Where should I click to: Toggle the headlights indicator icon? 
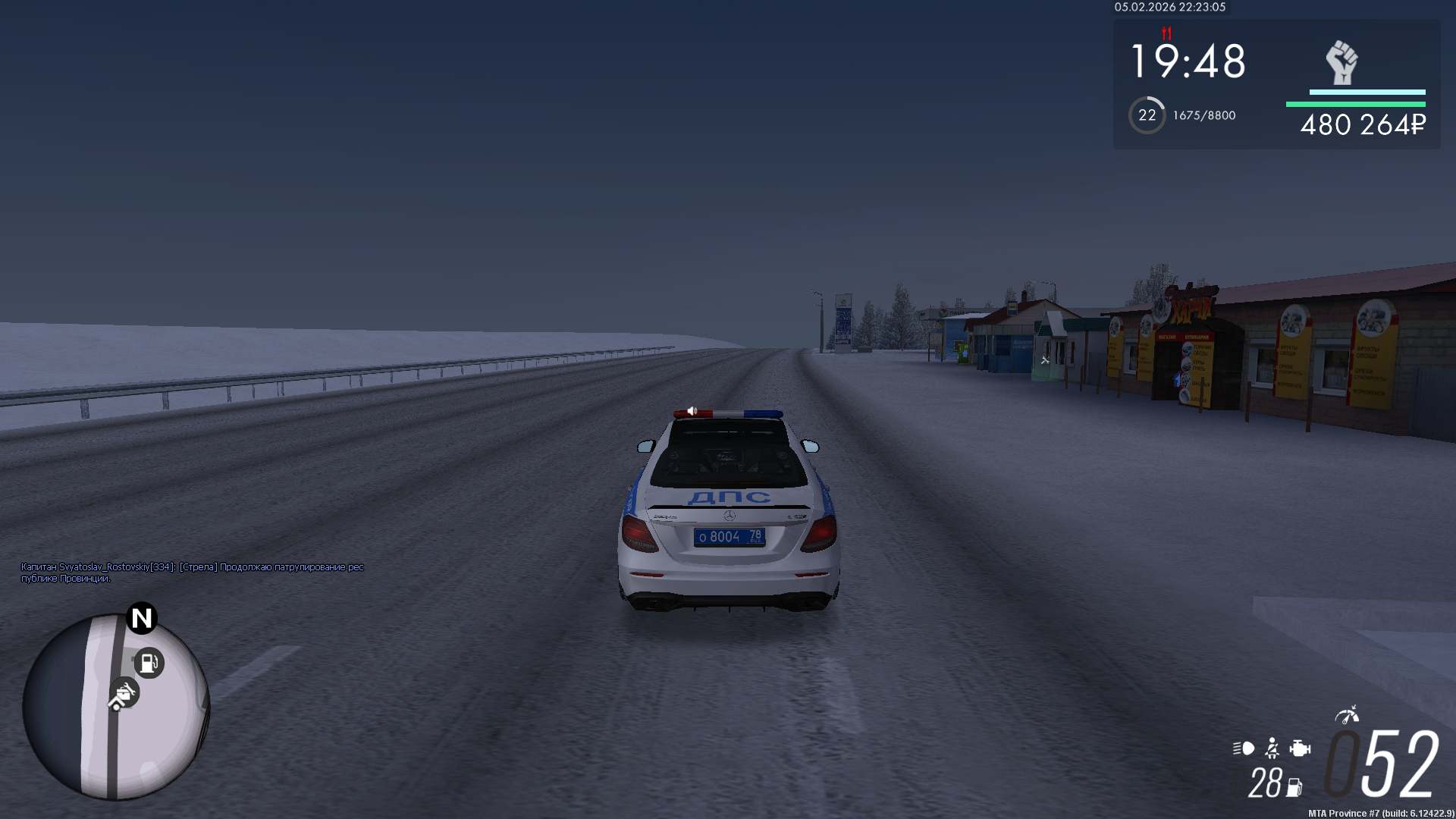click(1244, 748)
